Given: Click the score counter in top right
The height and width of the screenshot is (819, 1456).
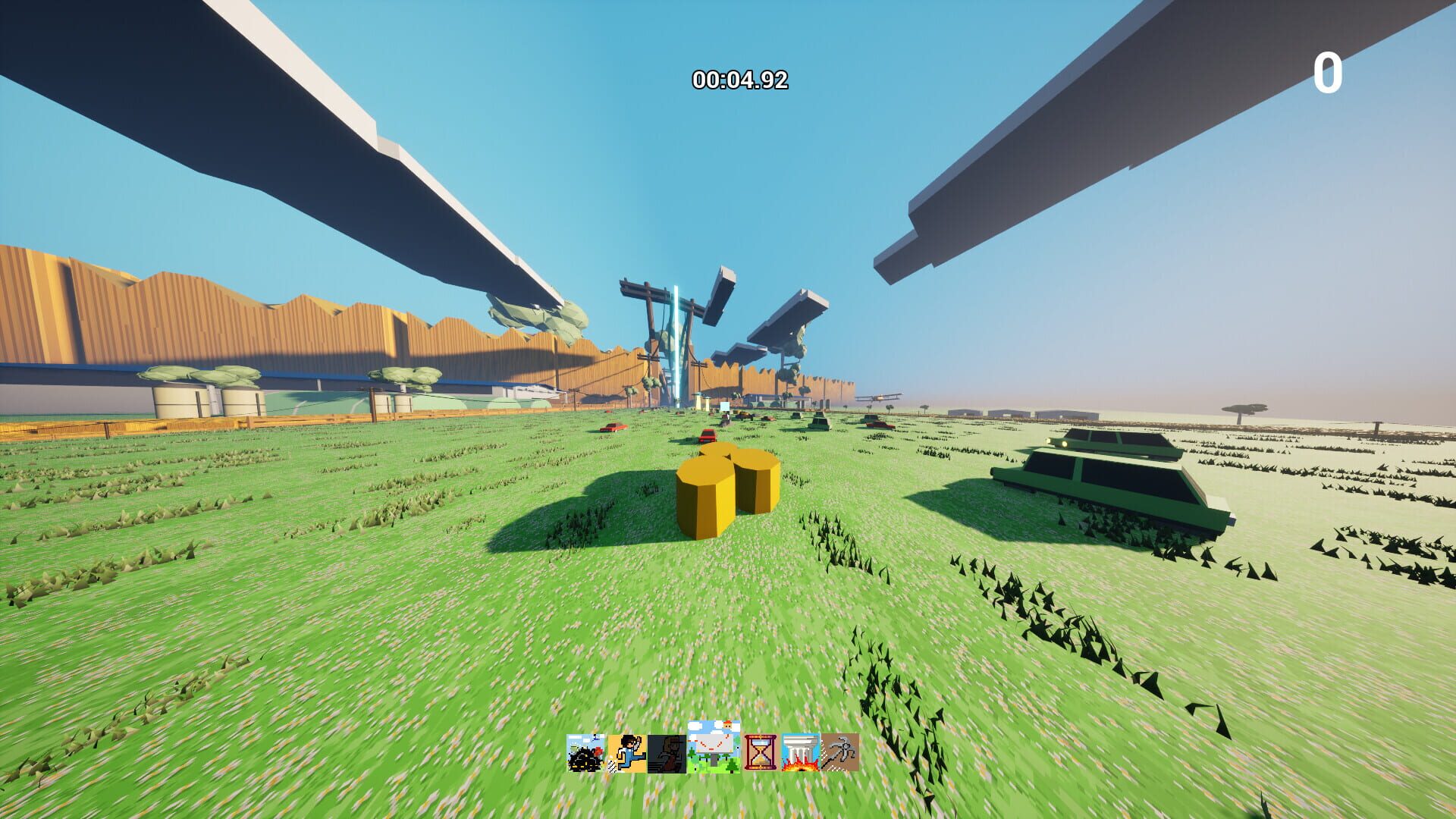Looking at the screenshot, I should tap(1328, 73).
